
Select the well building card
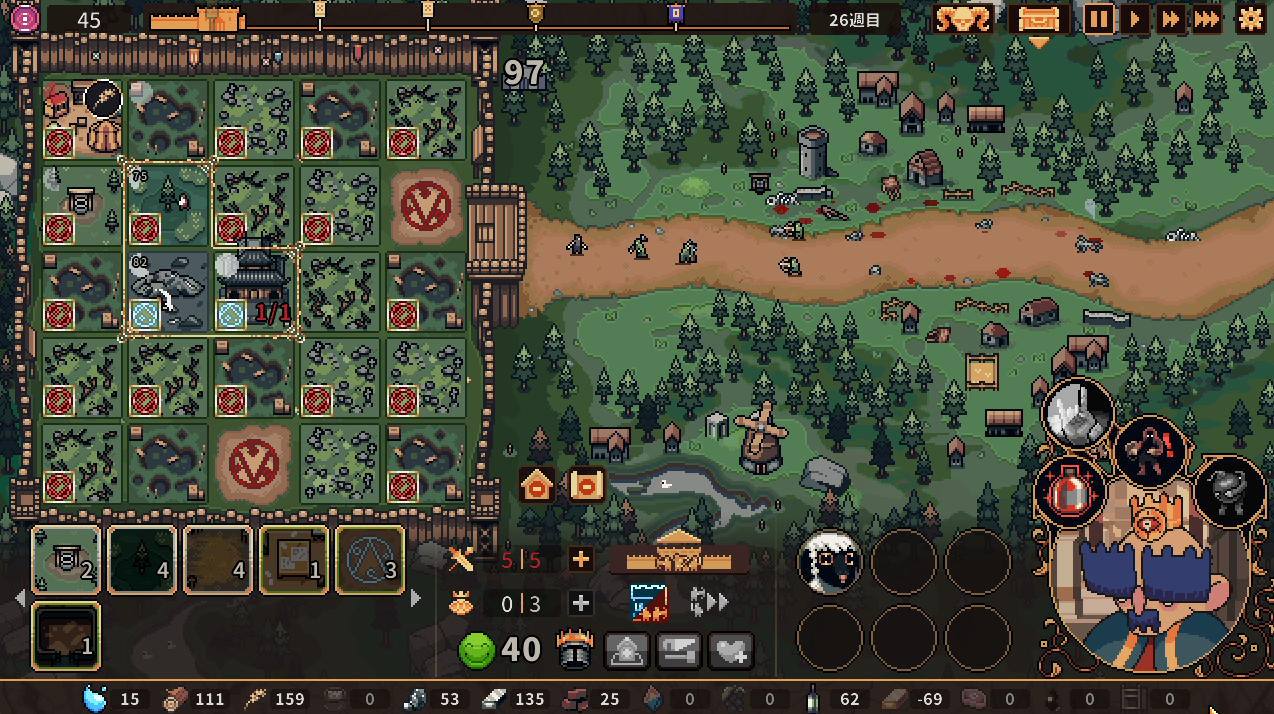point(66,560)
